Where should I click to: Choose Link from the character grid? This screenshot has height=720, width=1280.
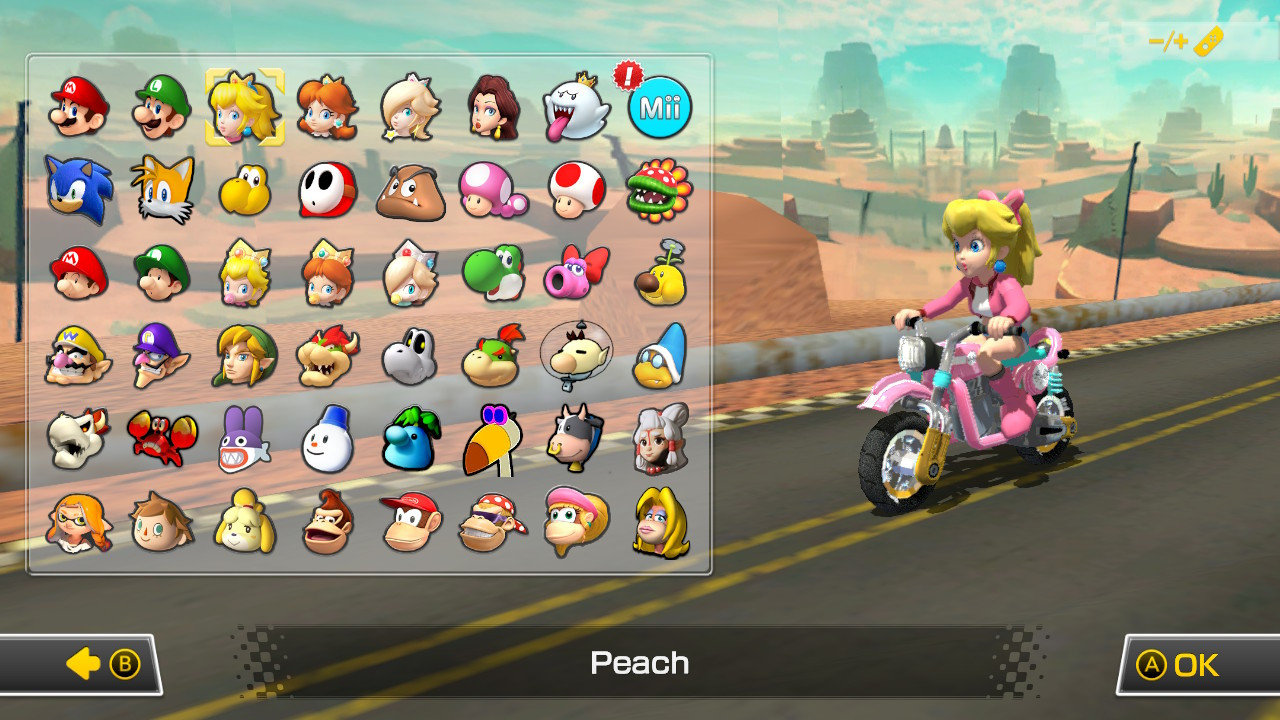(244, 356)
